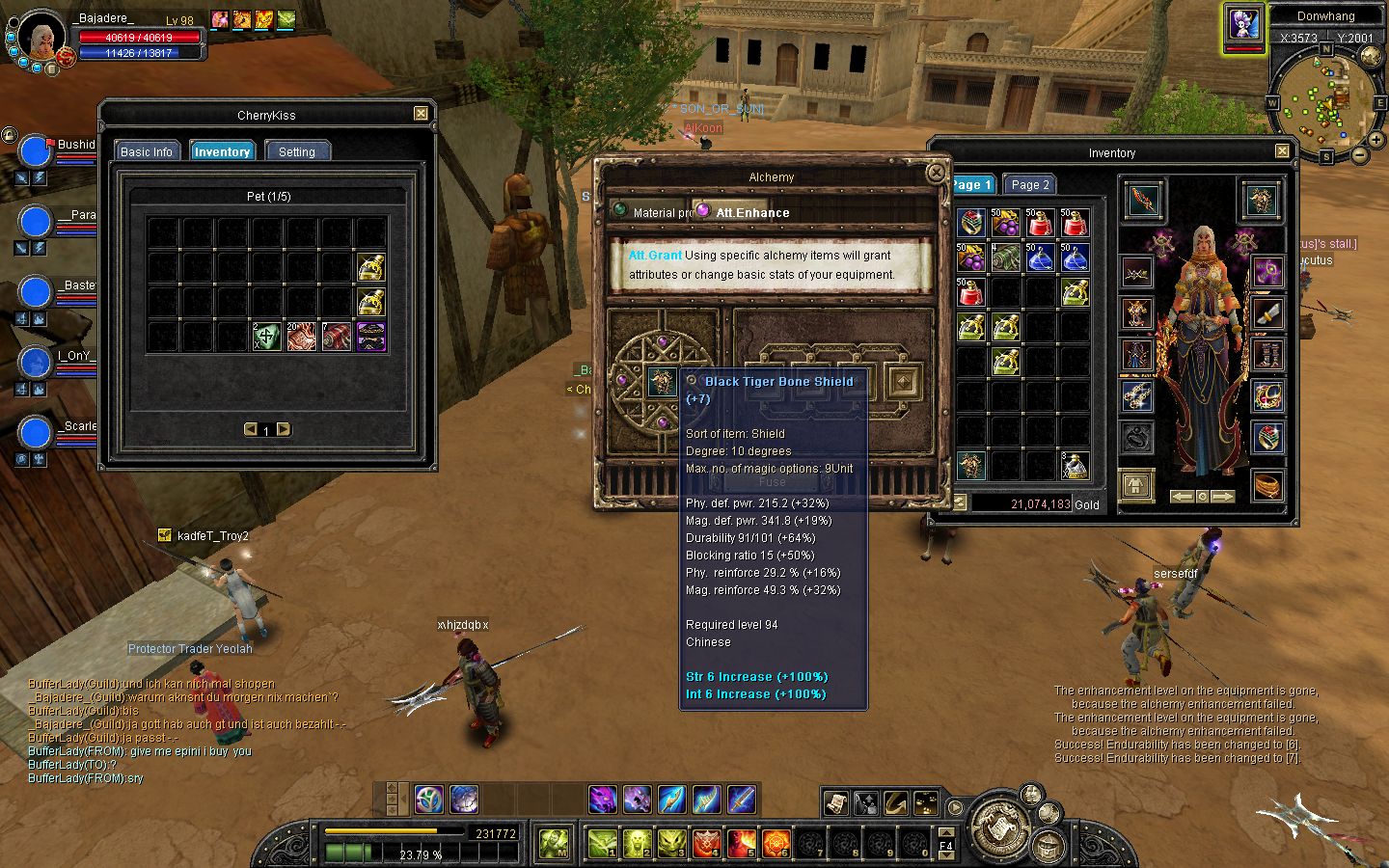The width and height of the screenshot is (1389, 868).
Task: Use the hotbar skill in slot 4
Action: coord(706,843)
